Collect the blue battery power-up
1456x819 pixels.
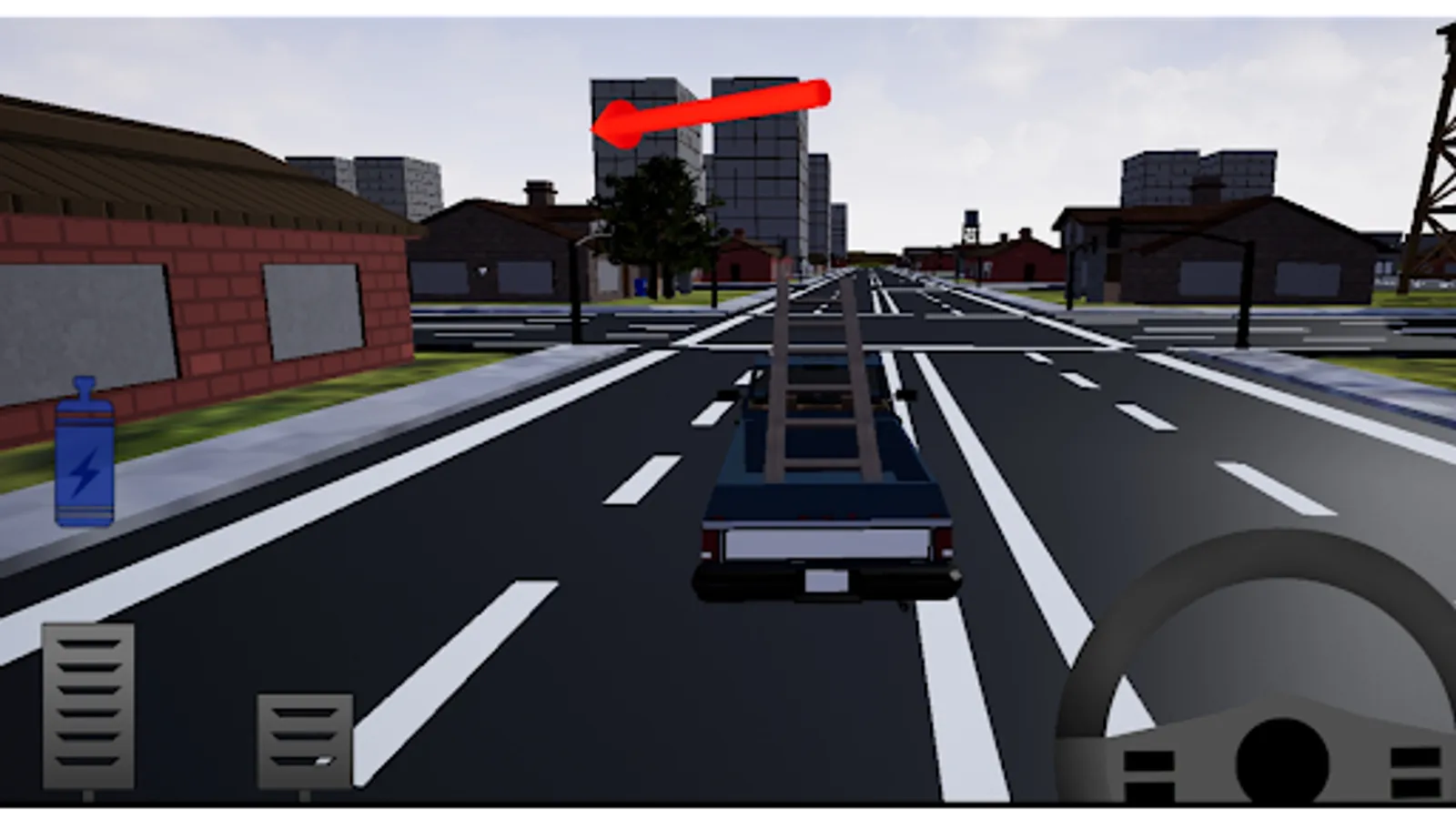coord(82,455)
